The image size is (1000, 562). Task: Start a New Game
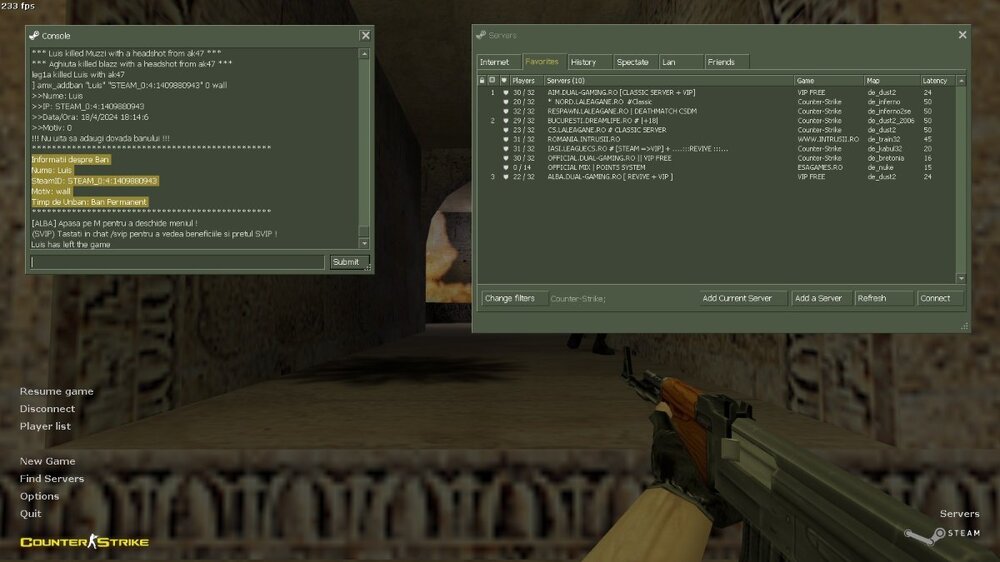[x=47, y=461]
